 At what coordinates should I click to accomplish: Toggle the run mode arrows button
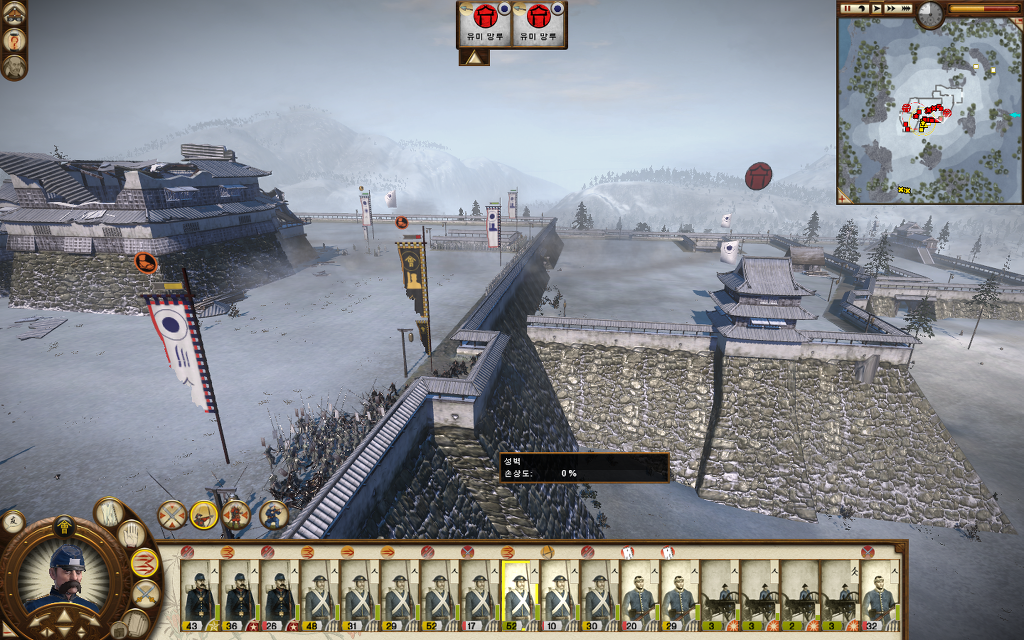coord(144,563)
